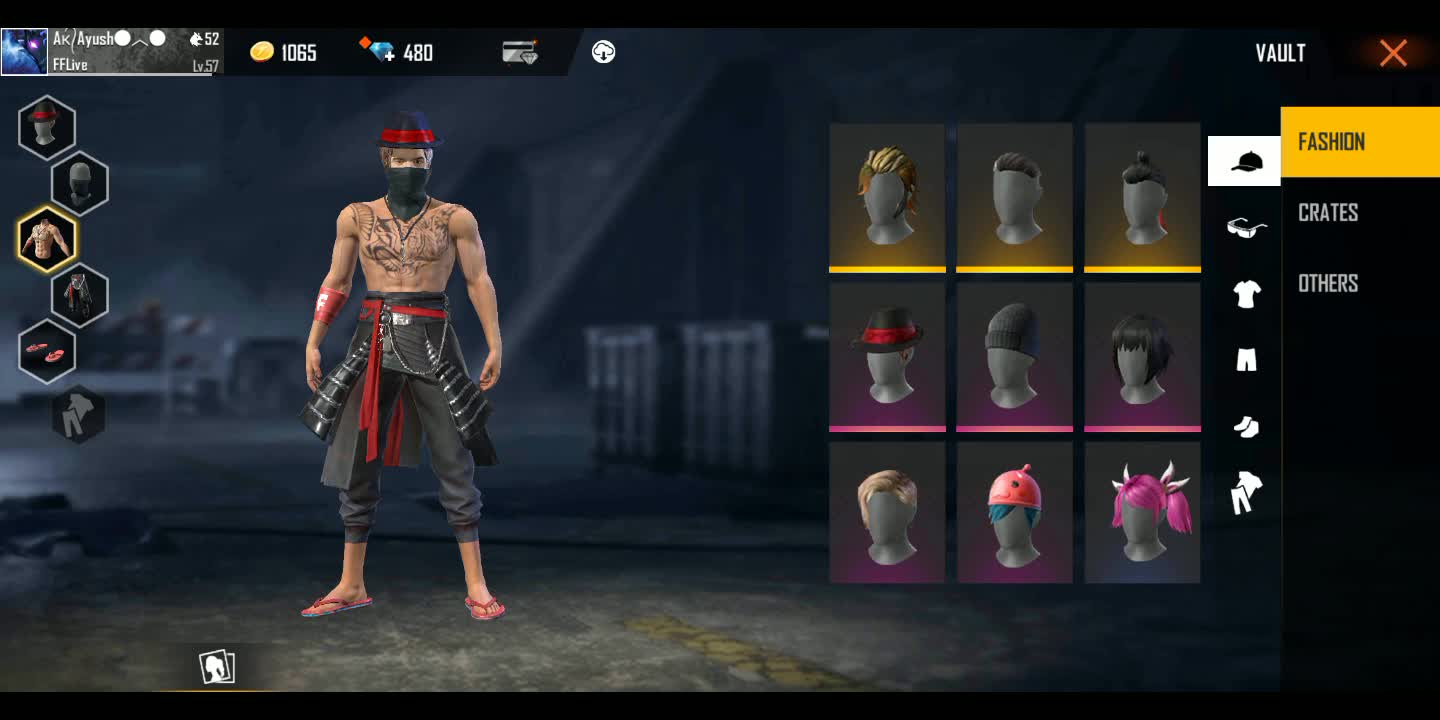Viewport: 1440px width, 720px height.
Task: Show the shoes category items
Action: tap(1246, 427)
